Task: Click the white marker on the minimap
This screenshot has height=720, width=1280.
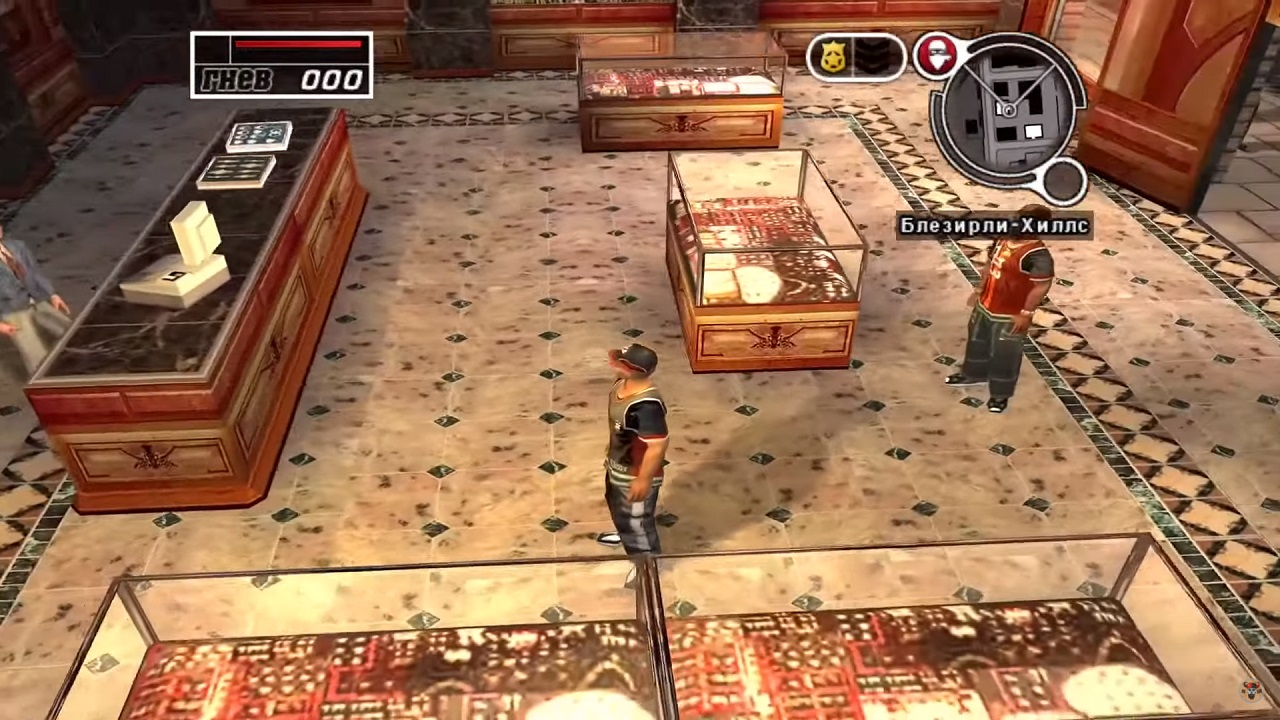Action: [1033, 131]
